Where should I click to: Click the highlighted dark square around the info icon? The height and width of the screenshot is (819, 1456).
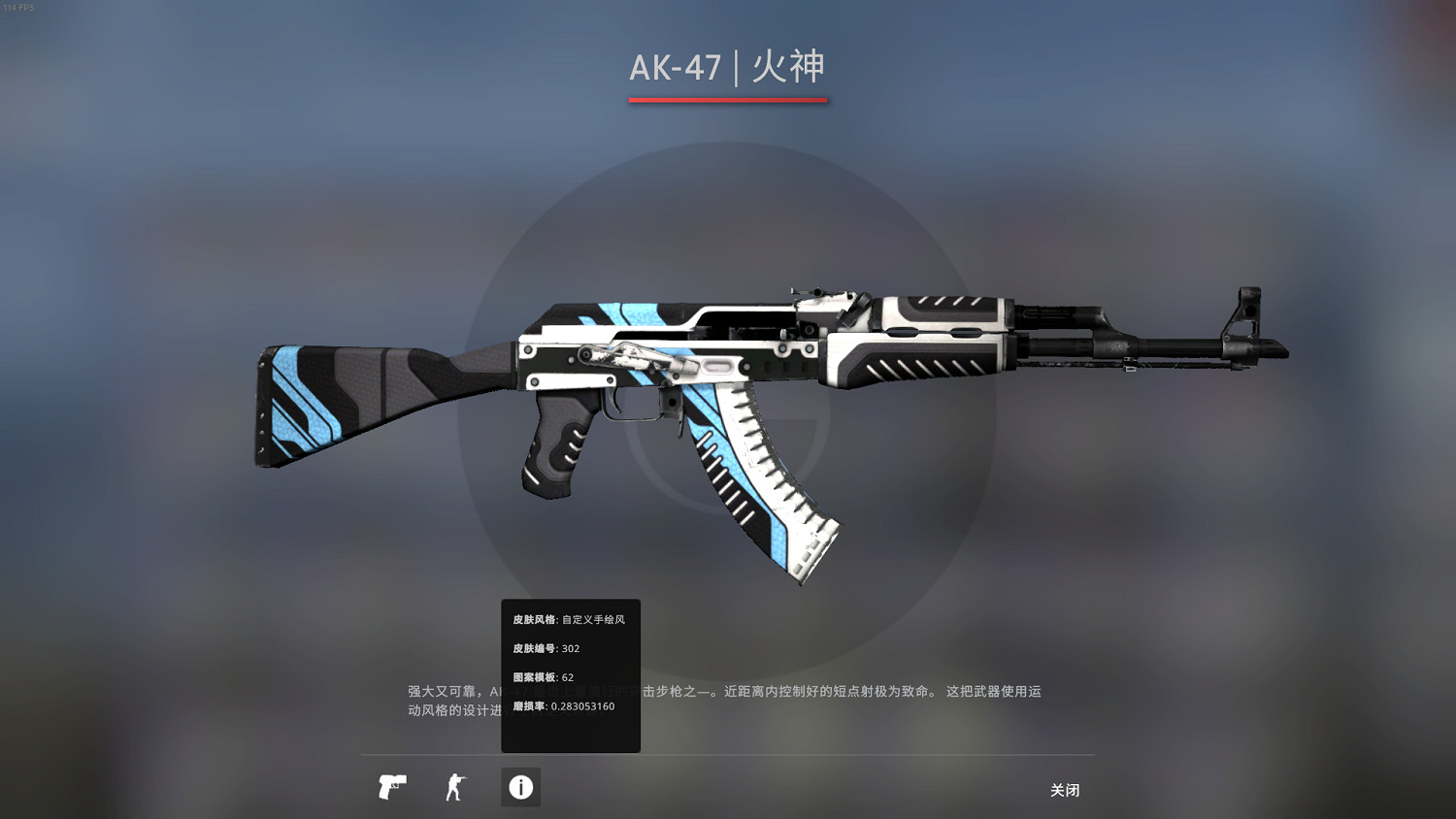click(520, 787)
